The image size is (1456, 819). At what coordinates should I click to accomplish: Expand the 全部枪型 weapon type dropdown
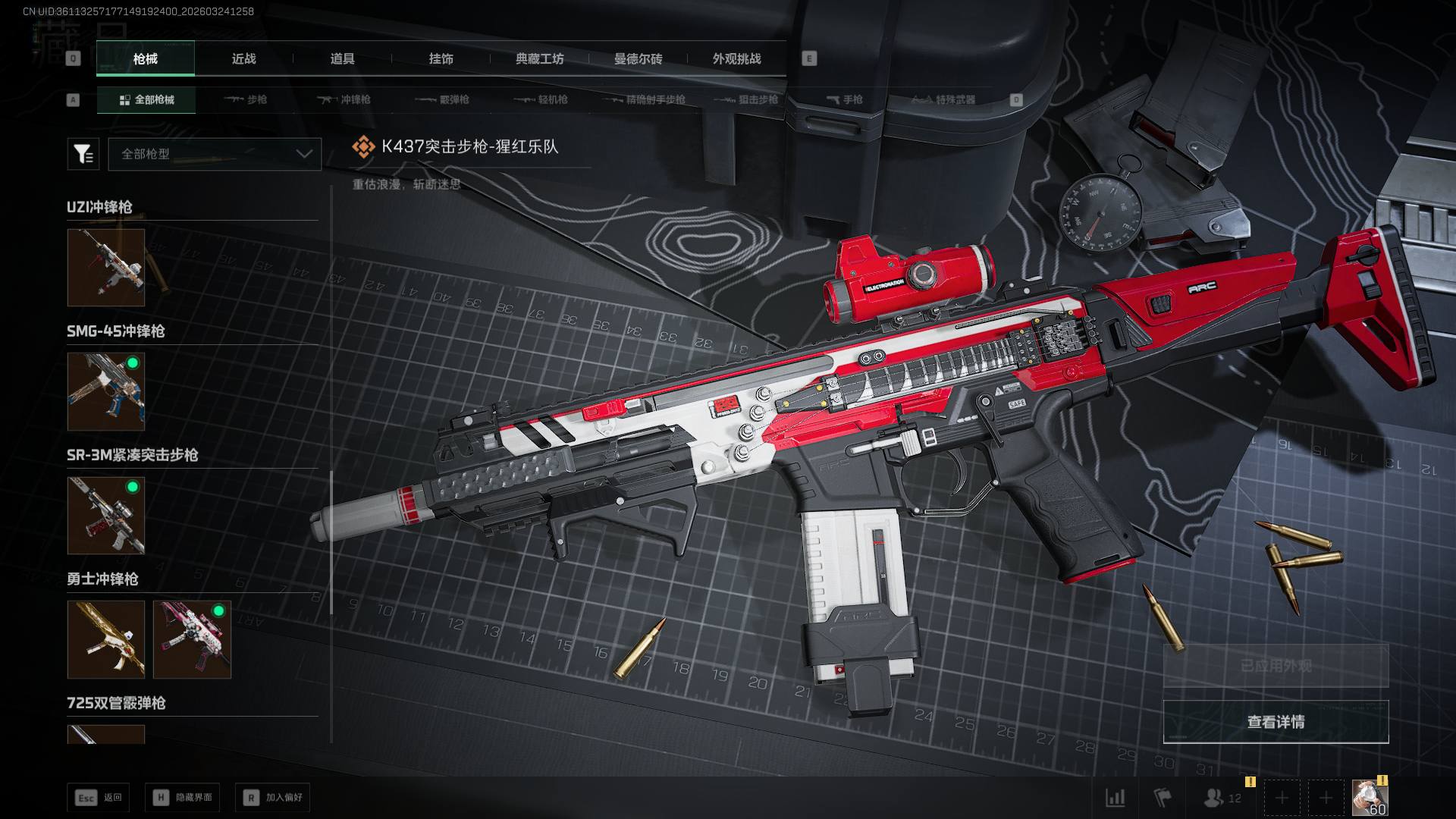[215, 154]
